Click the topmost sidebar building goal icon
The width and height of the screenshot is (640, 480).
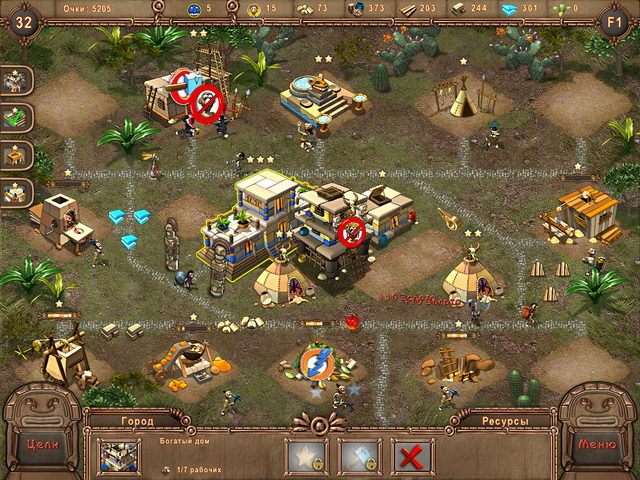pos(17,81)
